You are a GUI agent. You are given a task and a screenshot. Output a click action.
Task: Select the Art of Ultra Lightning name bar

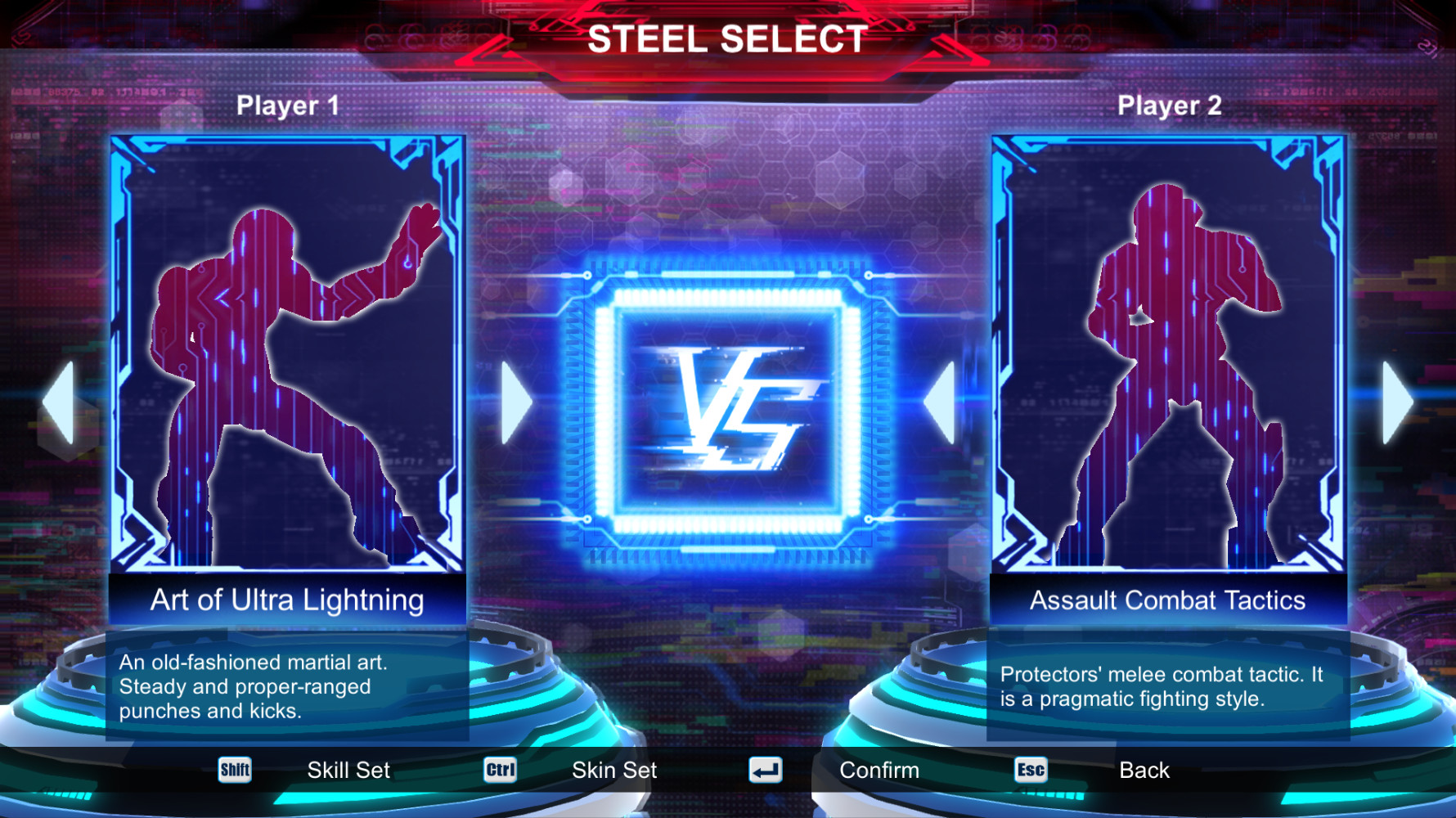click(x=286, y=600)
